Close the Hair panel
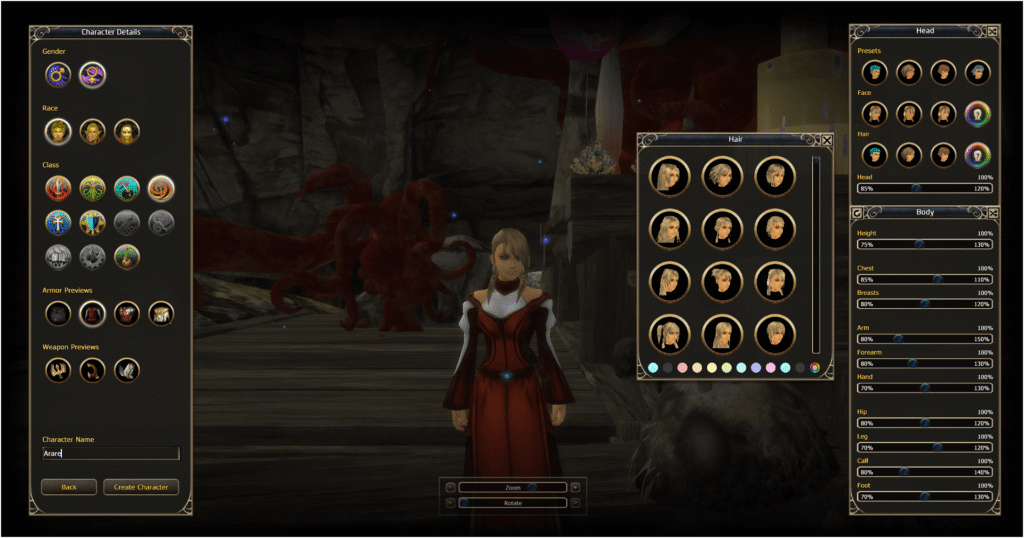The width and height of the screenshot is (1024, 538). click(x=827, y=141)
